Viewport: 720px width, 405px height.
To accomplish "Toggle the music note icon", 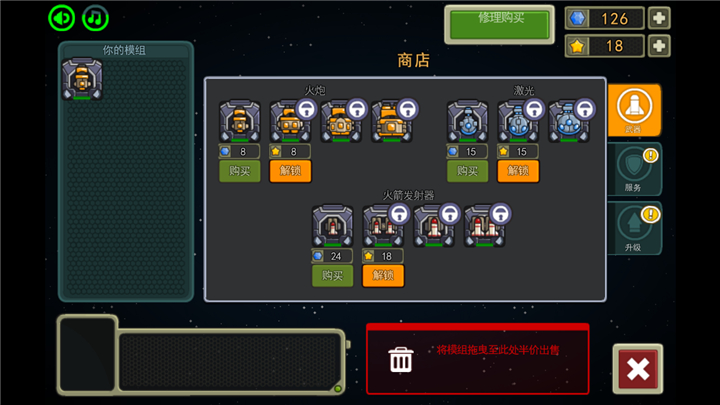I will [95, 18].
